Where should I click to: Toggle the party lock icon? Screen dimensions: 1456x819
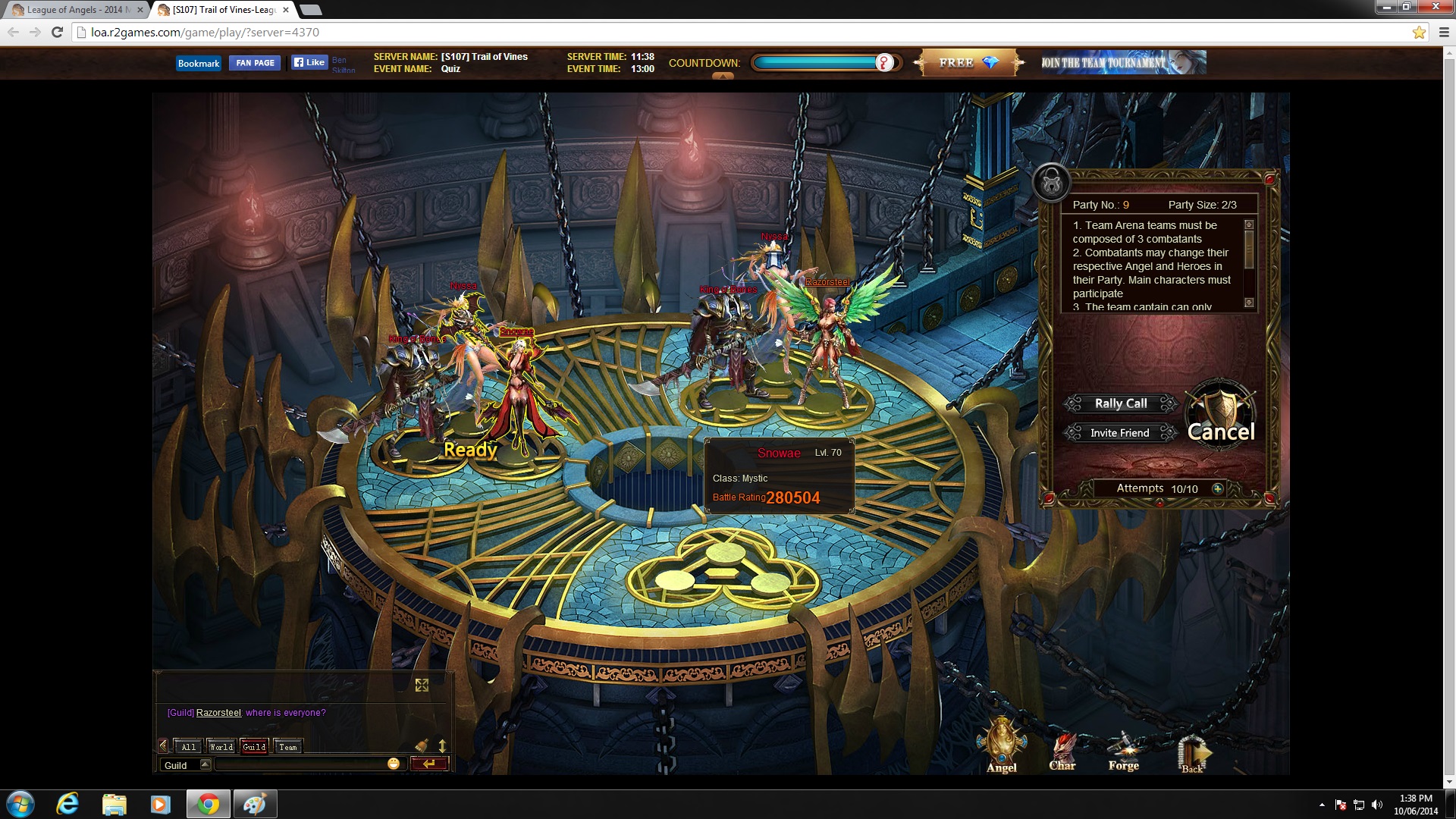1052,182
